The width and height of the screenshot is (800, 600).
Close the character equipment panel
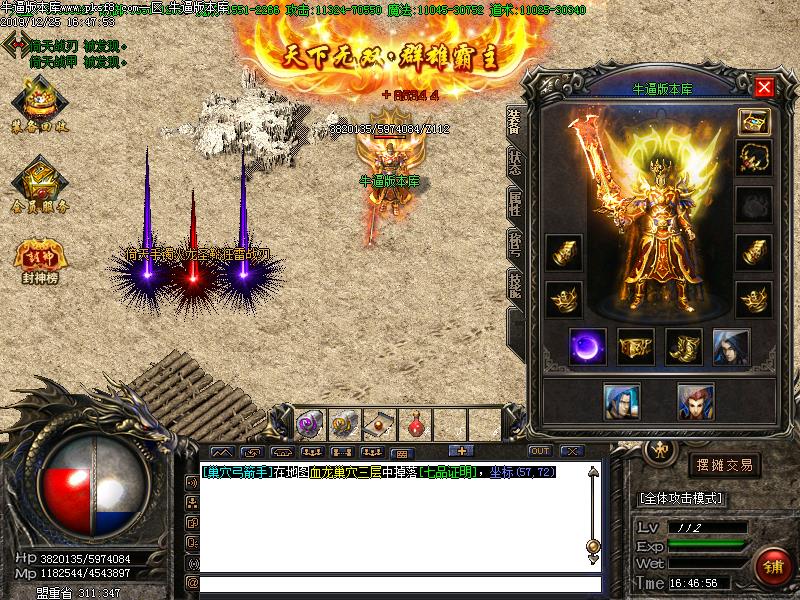[765, 87]
